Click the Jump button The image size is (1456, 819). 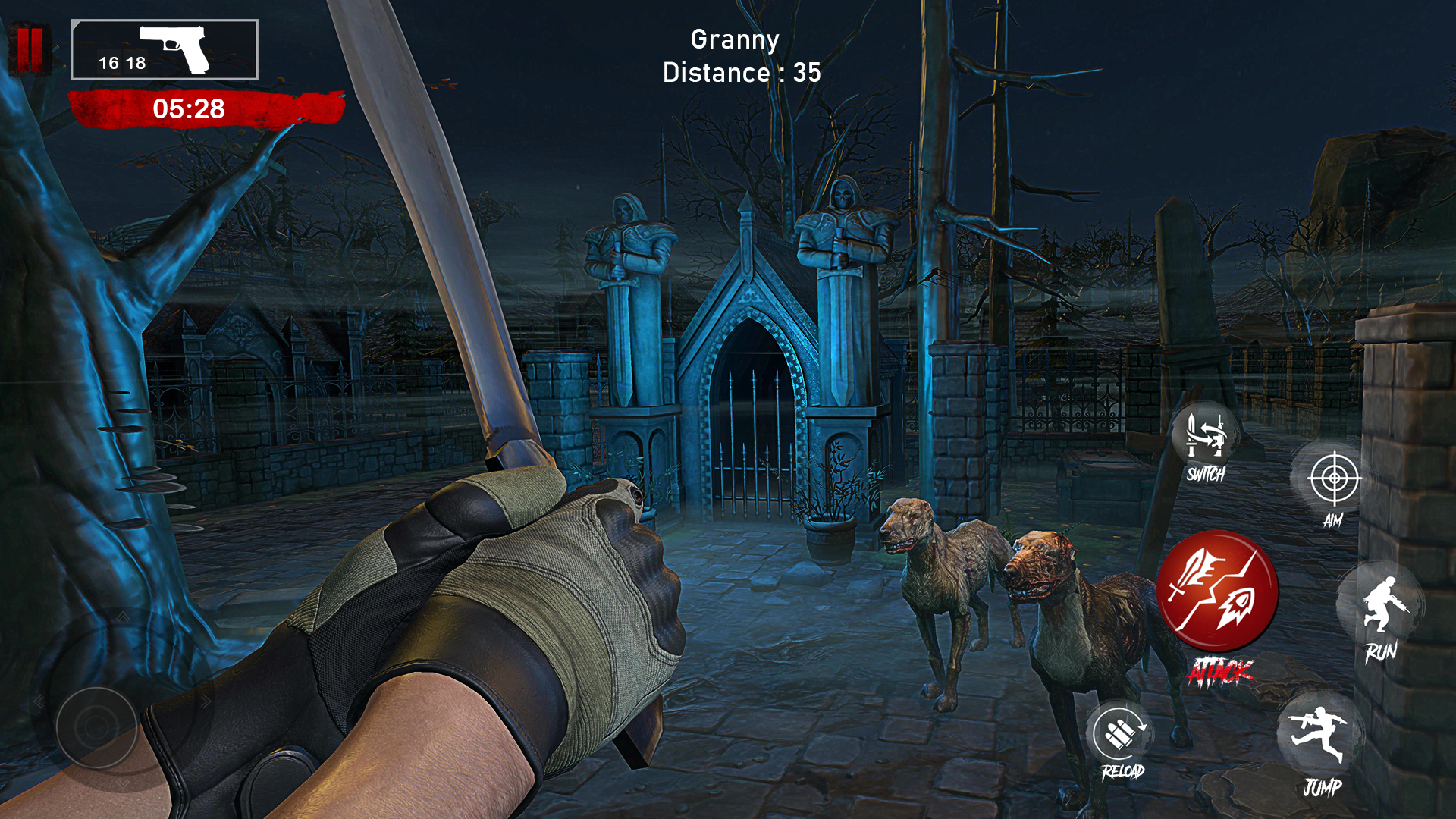(x=1320, y=736)
